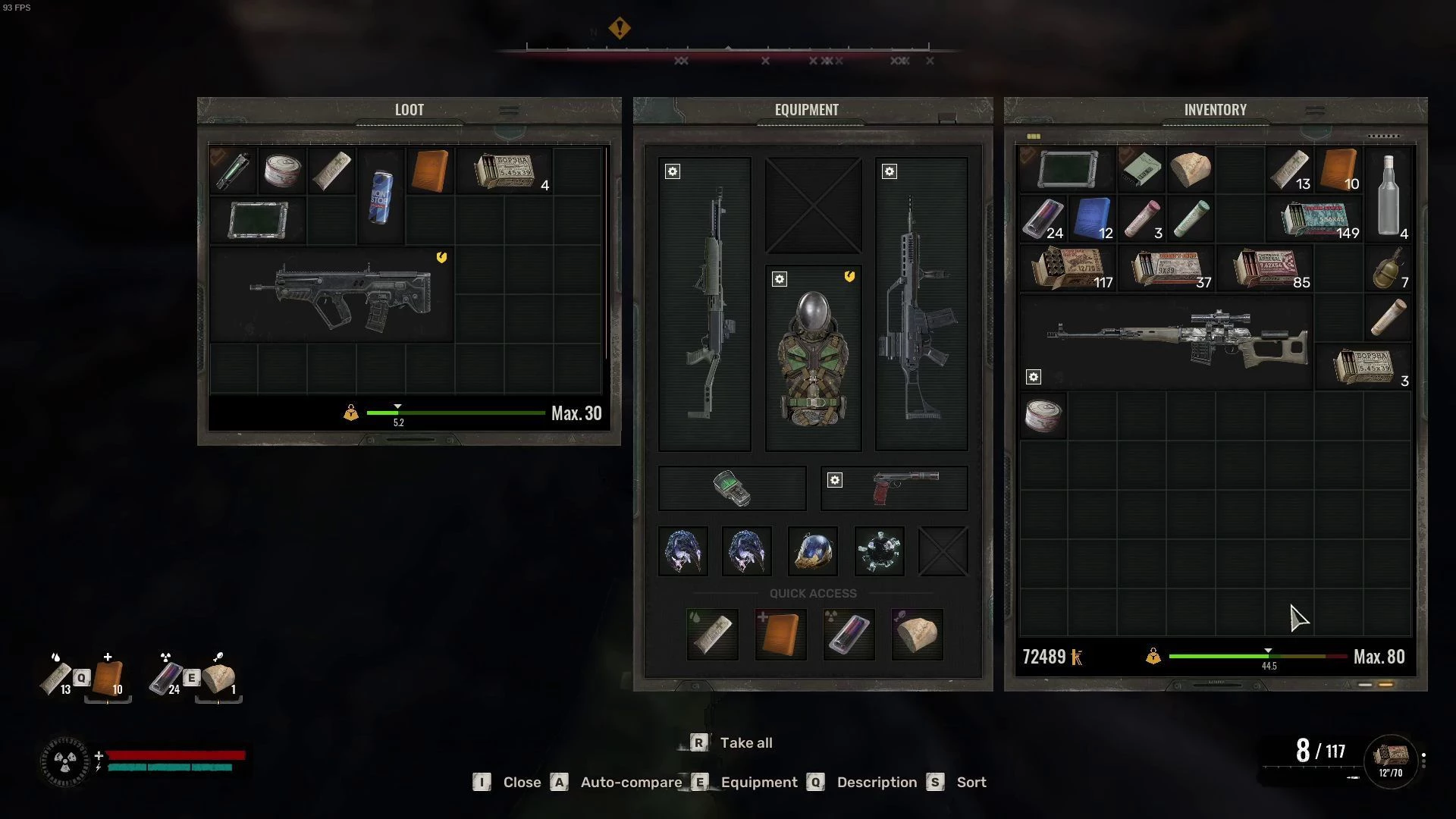
Task: Select the vodka bottle in inventory
Action: [x=1388, y=195]
